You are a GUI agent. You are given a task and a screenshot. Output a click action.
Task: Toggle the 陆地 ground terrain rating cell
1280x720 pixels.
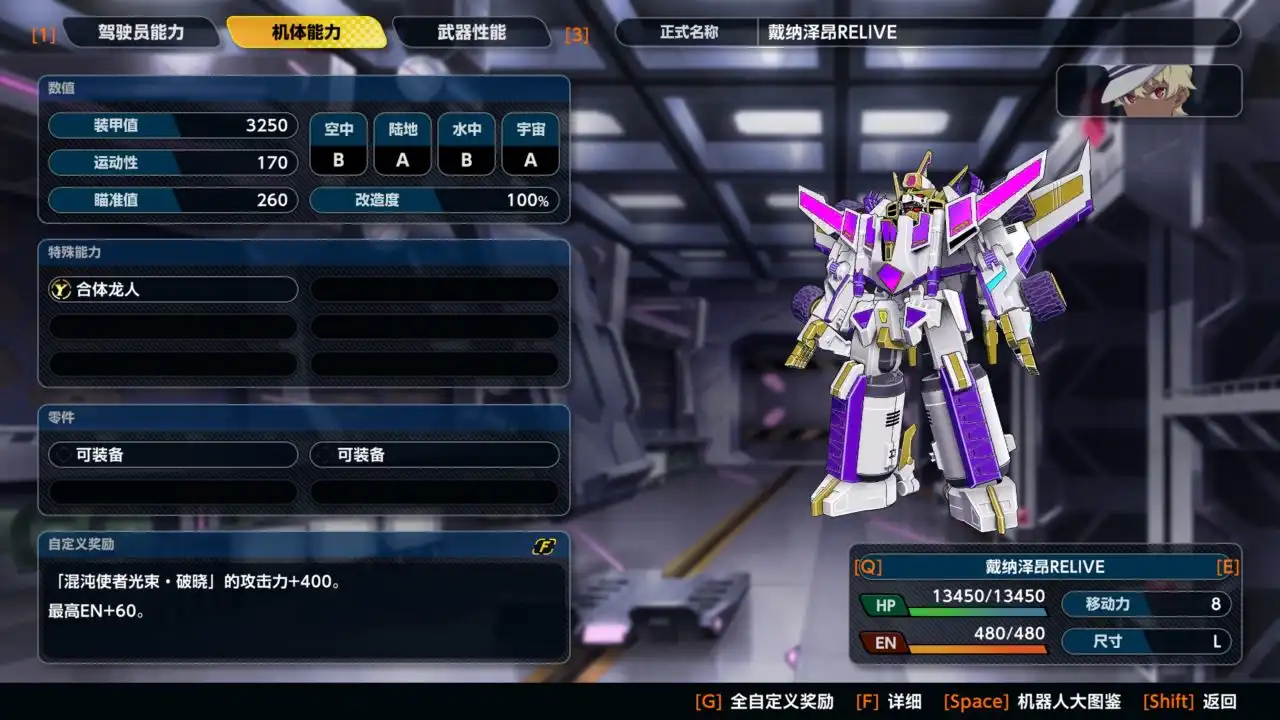[x=402, y=143]
